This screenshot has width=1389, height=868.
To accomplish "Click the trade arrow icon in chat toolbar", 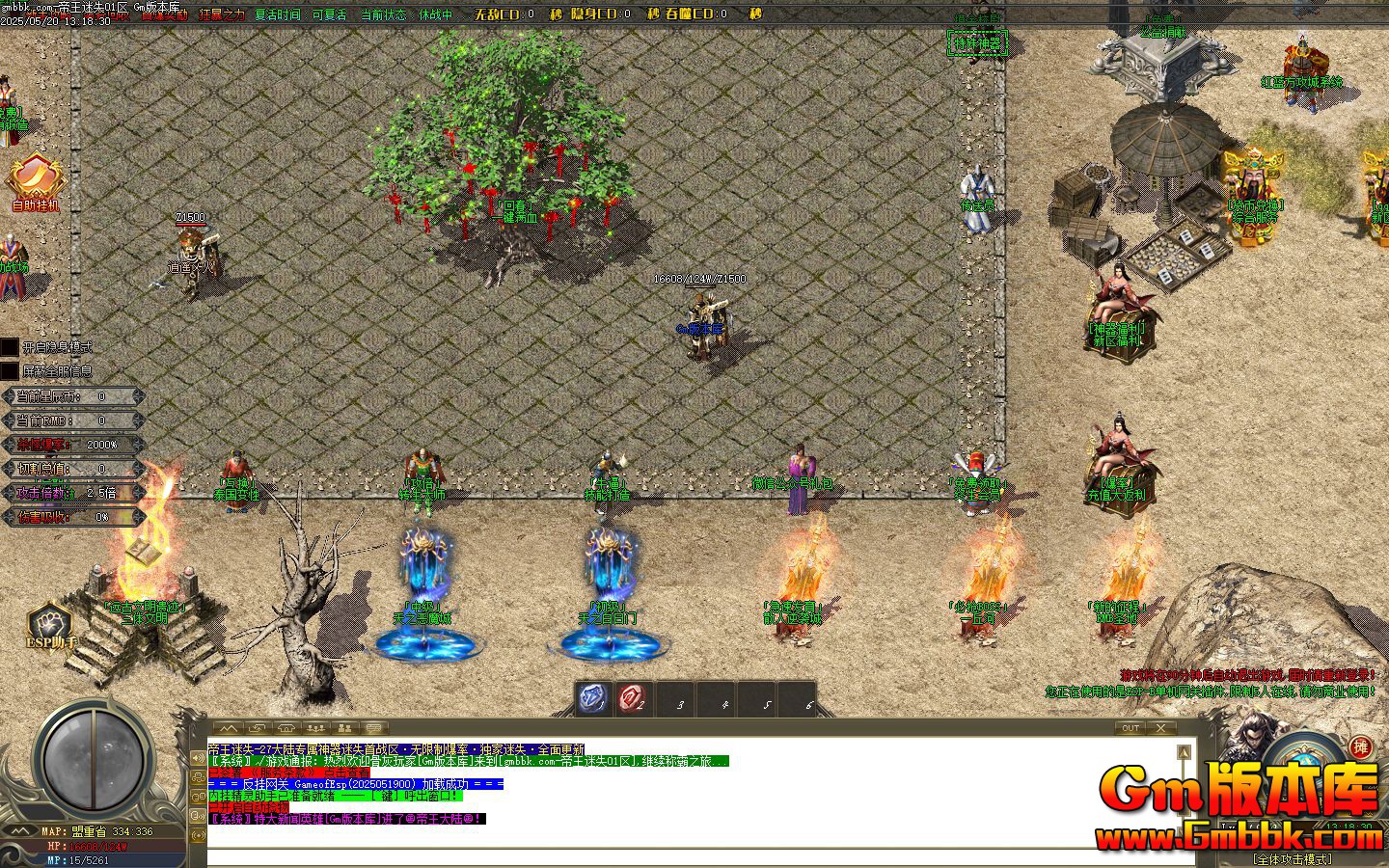I will click(255, 729).
